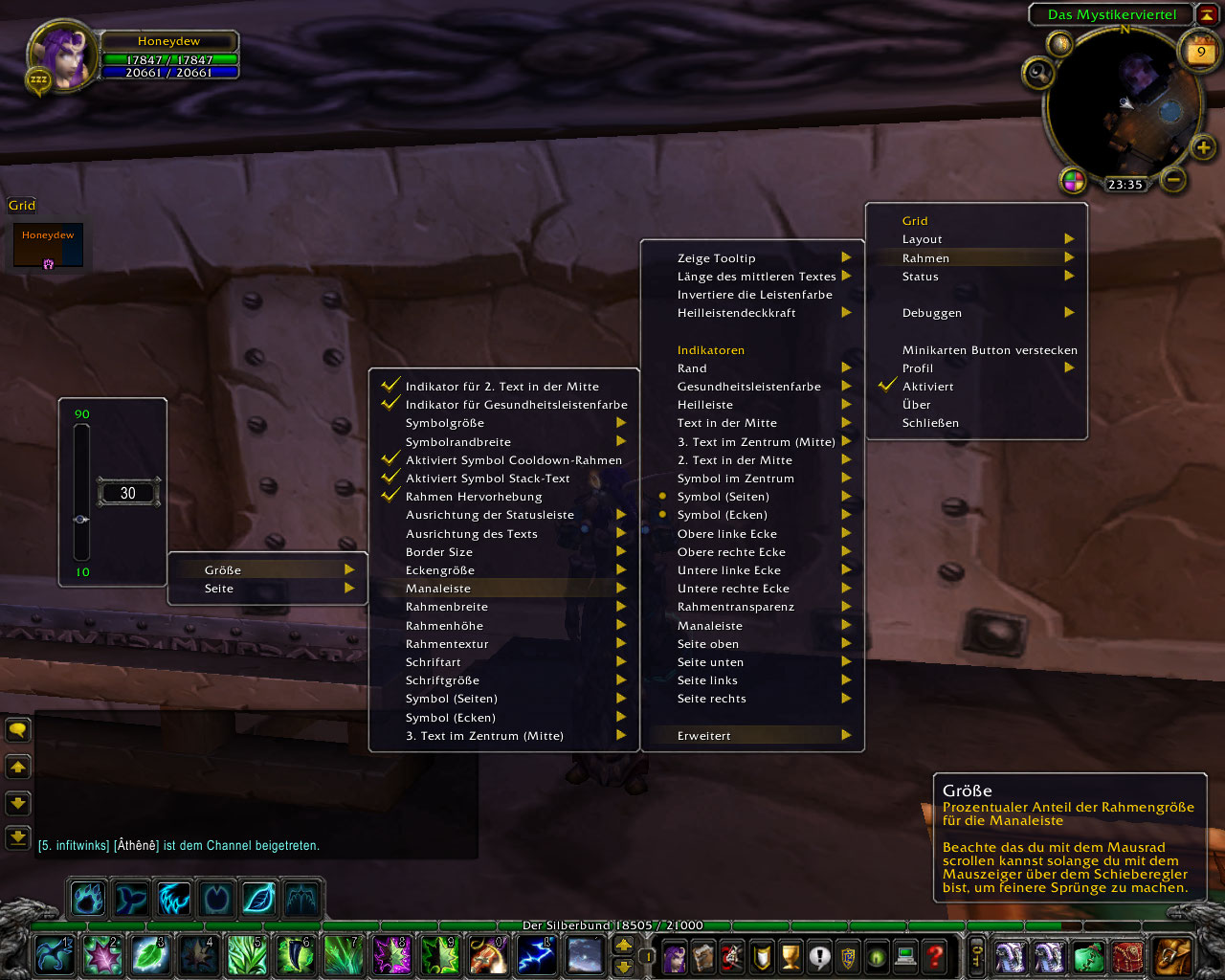Close the Grid menu with Schließen

coord(930,423)
